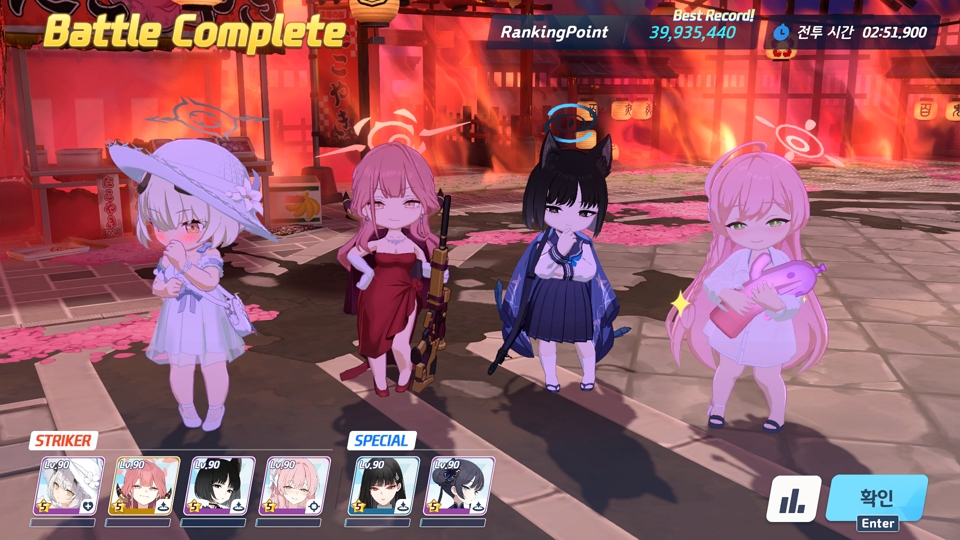This screenshot has width=960, height=540.
Task: Choose the black cat-eared striker portrait
Action: pos(218,486)
